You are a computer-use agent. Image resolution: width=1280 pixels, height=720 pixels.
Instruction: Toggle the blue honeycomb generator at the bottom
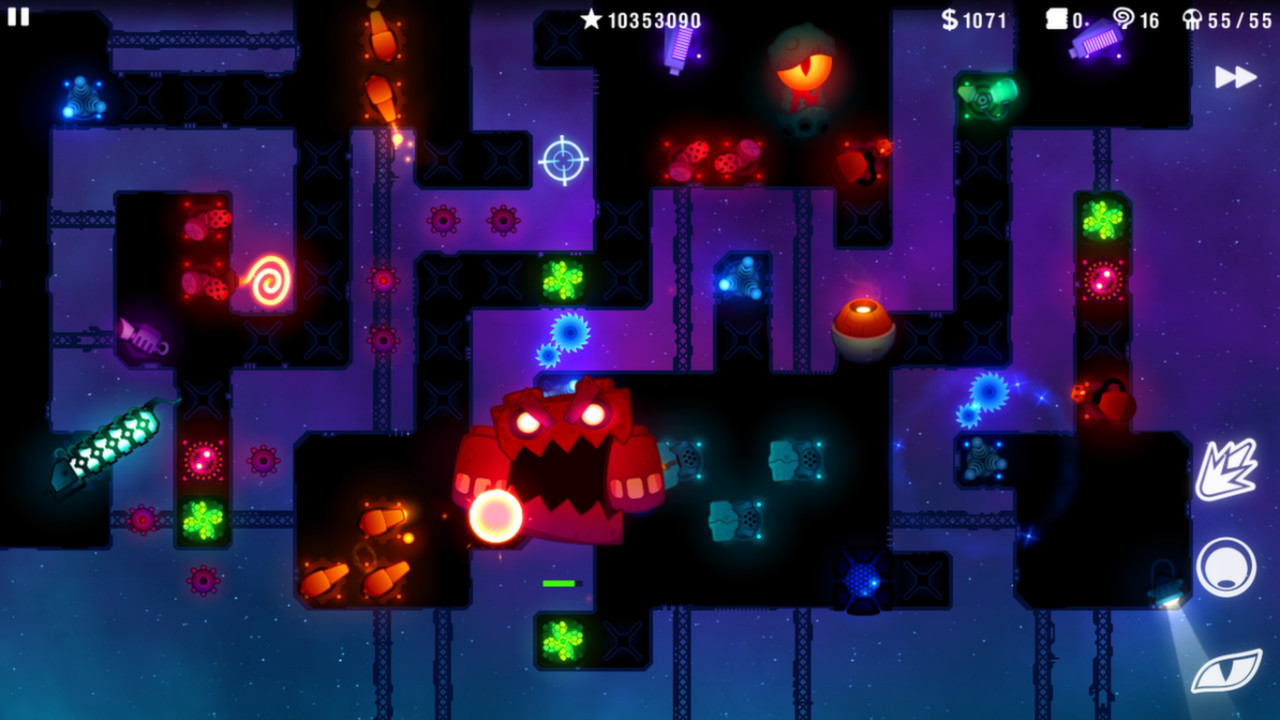[x=861, y=580]
